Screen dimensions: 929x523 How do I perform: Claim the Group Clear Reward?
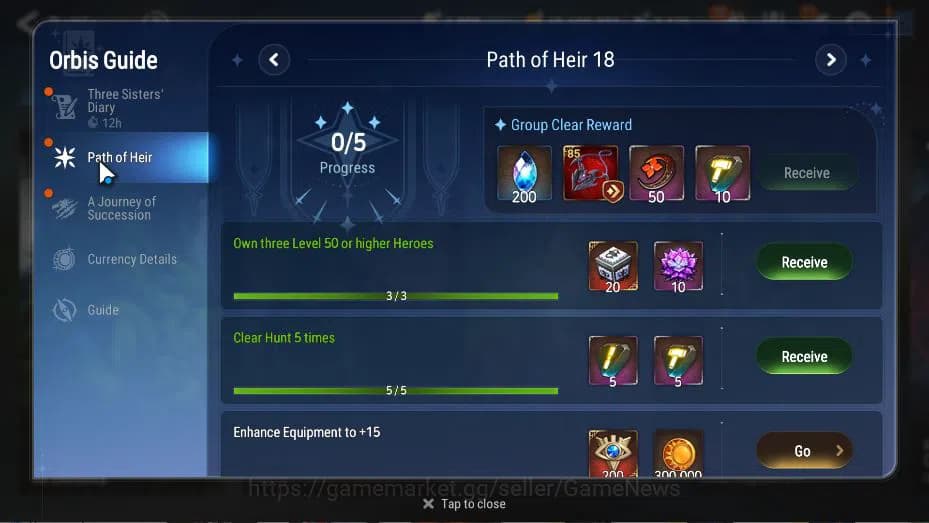[806, 173]
